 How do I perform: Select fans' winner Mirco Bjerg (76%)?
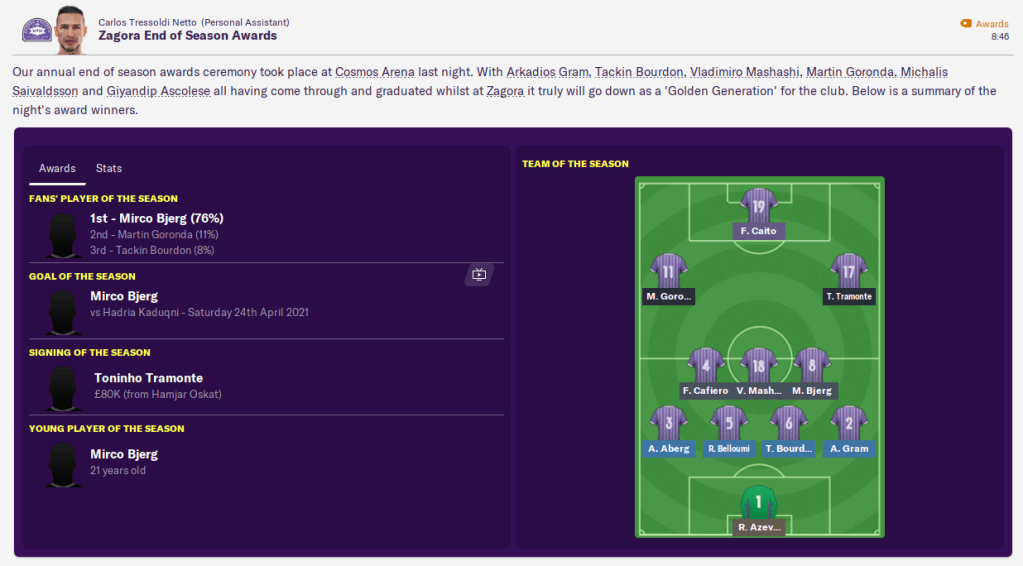[156, 218]
